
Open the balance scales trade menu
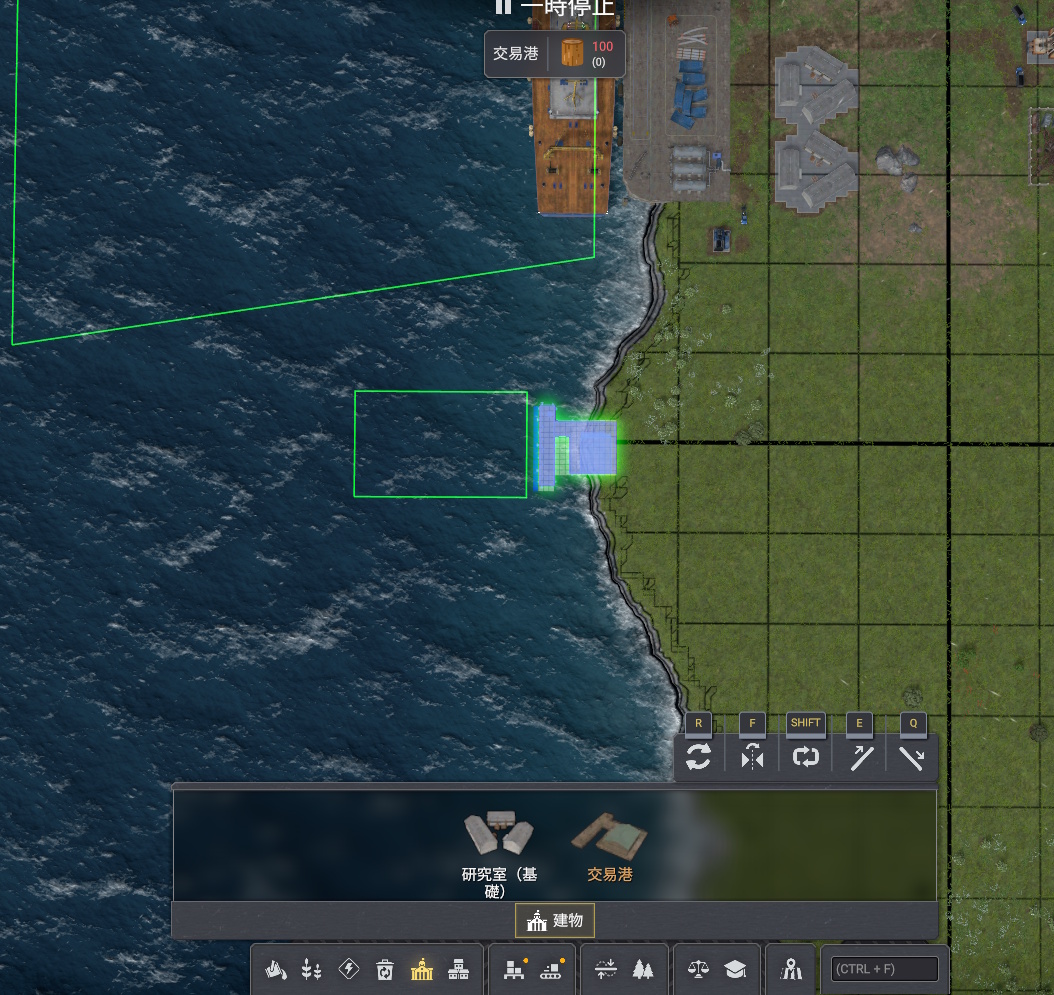click(698, 969)
